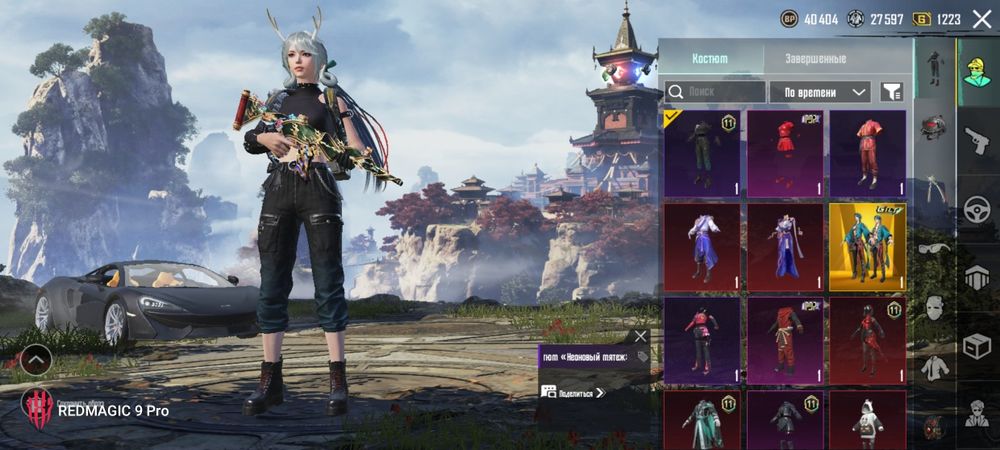Open the По времени sort dropdown
The image size is (1000, 450).
(819, 92)
